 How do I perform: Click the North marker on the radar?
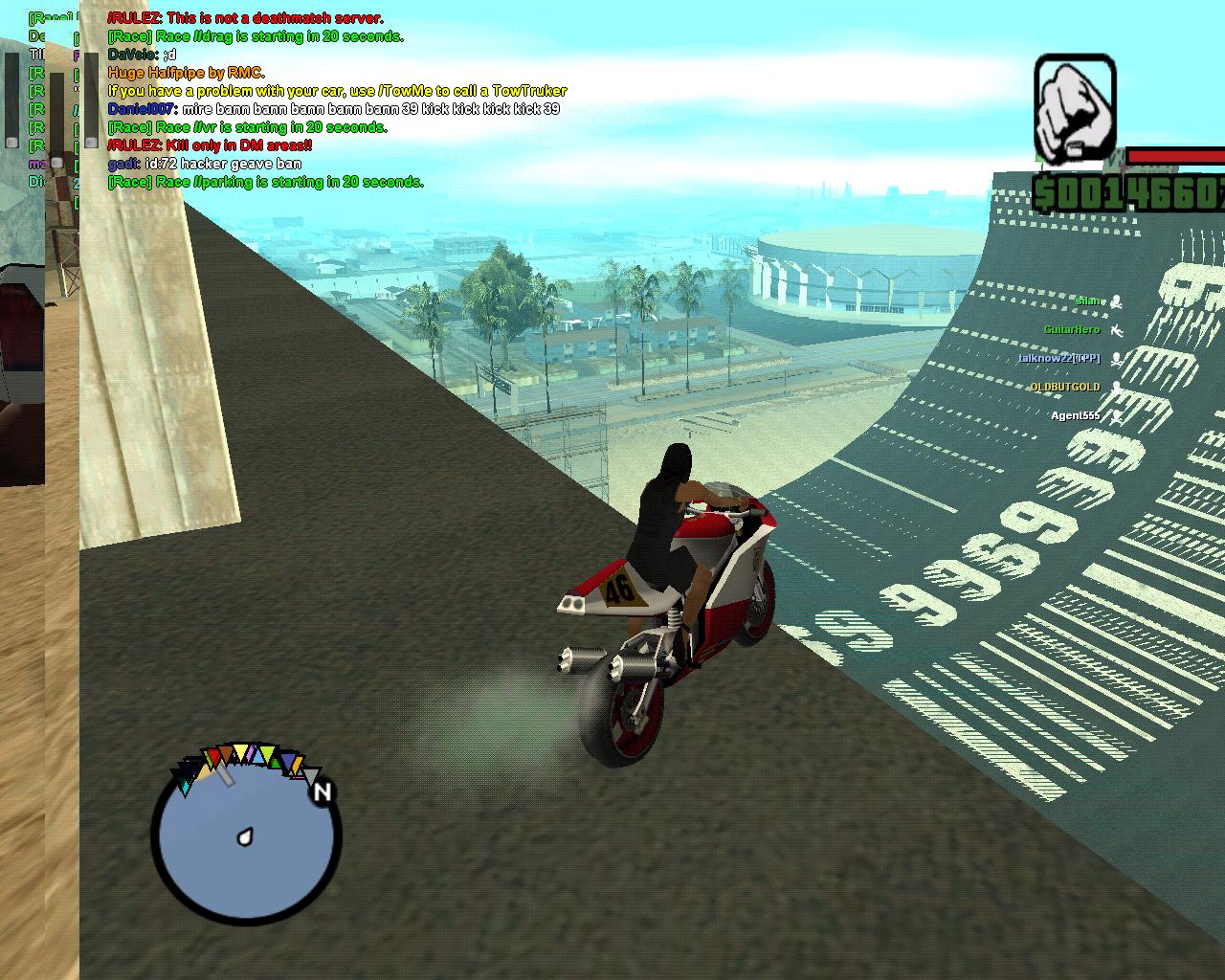[x=323, y=791]
